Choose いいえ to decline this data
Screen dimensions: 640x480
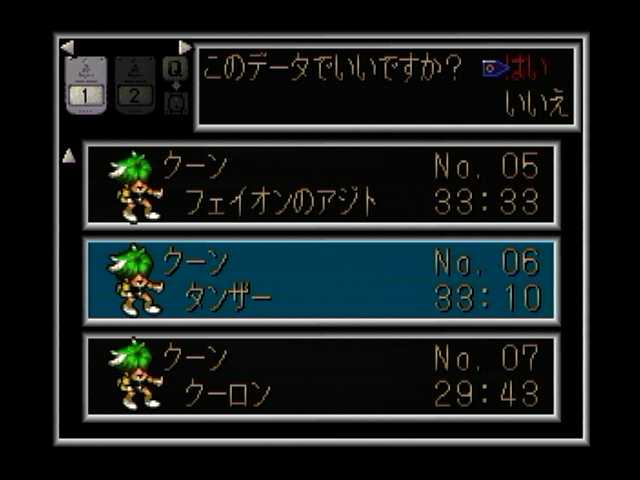click(x=536, y=106)
